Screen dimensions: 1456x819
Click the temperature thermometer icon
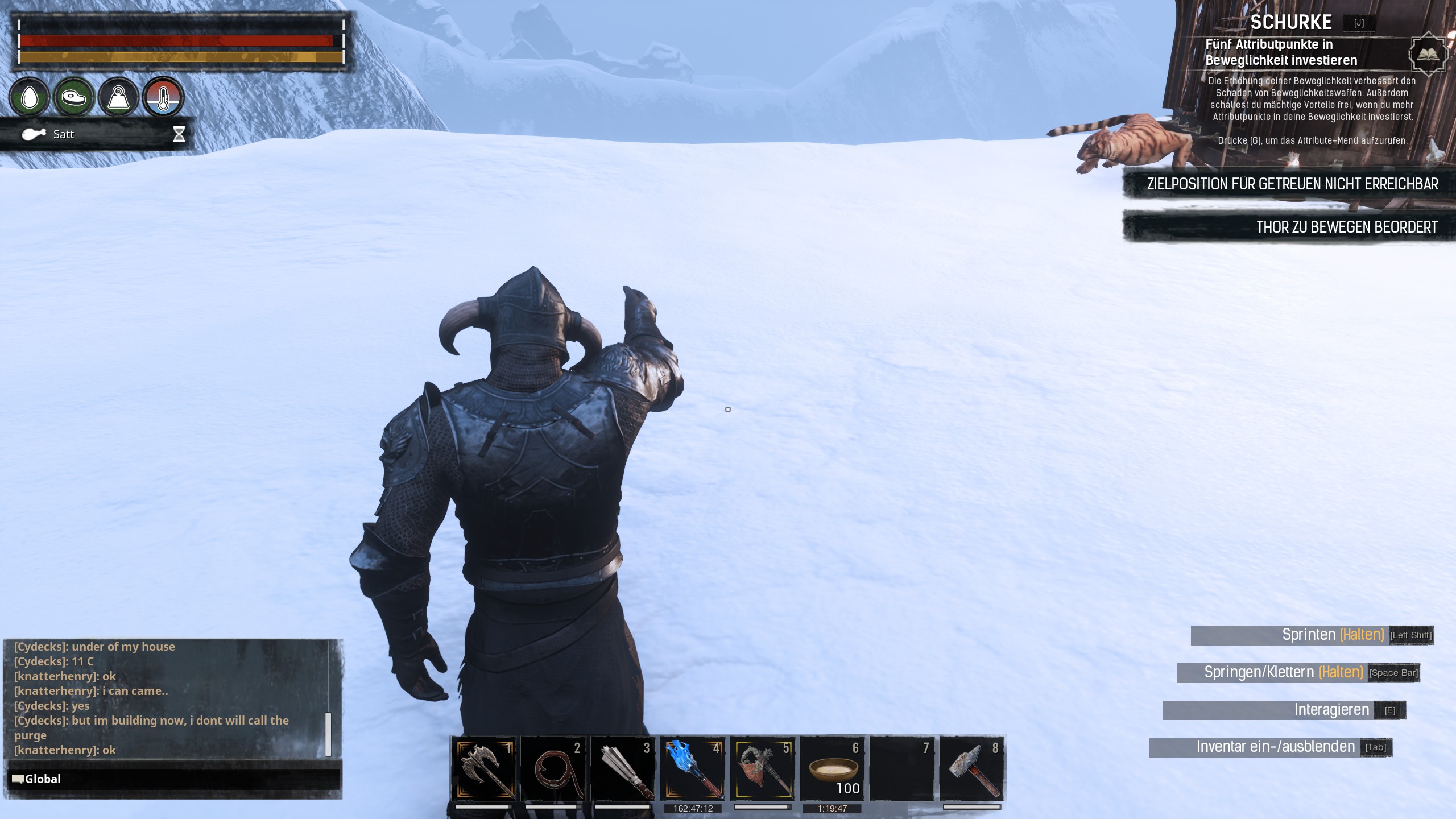point(162,97)
